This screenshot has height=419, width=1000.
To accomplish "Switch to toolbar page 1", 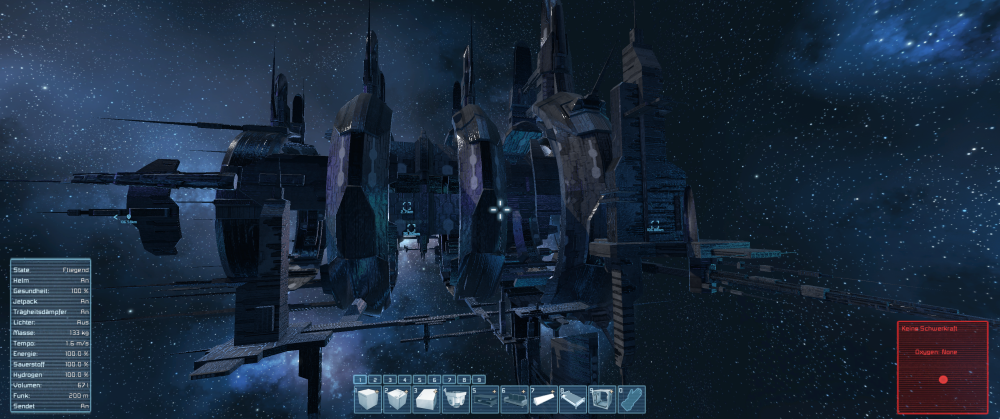I will pos(362,380).
